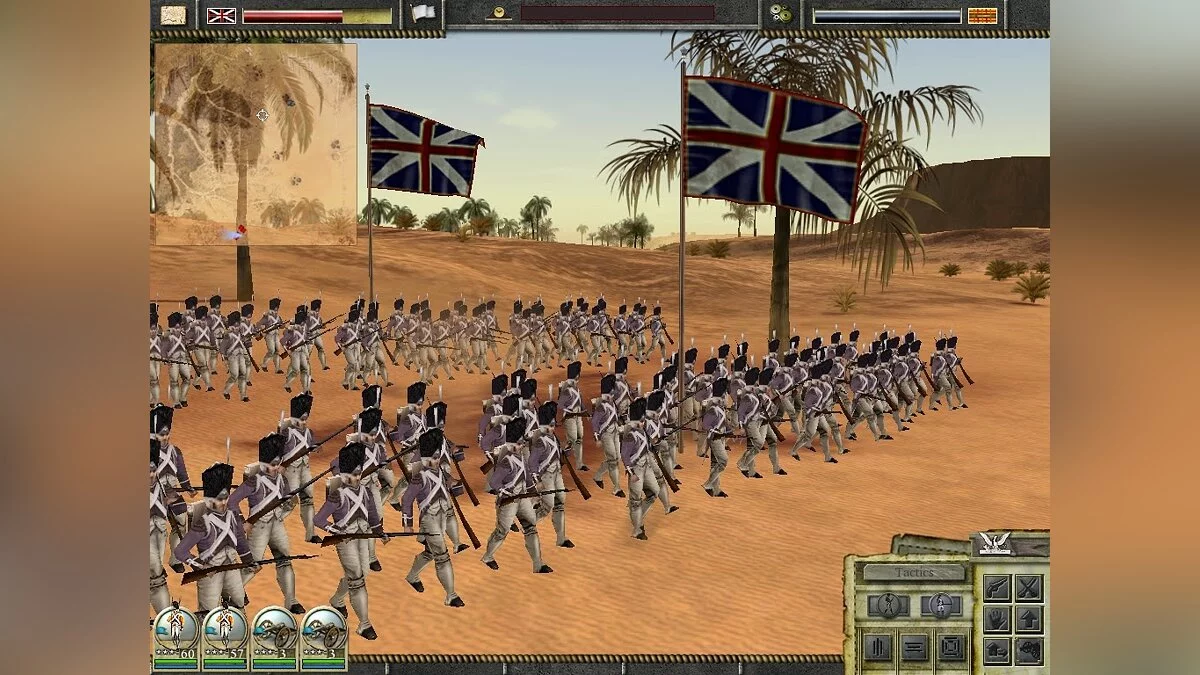Choose the column formation button

pos(876,648)
